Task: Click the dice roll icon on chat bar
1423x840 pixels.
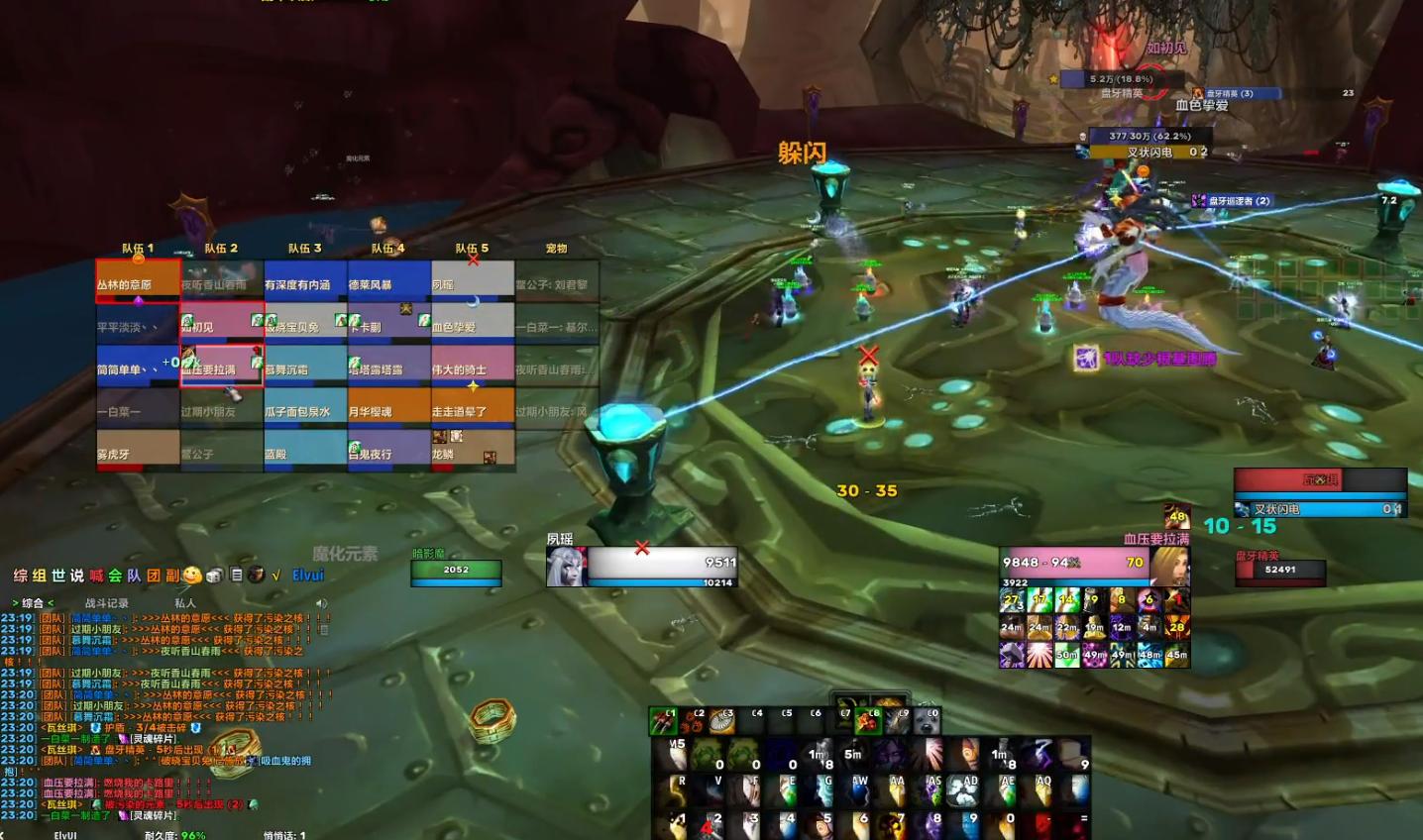Action: click(x=214, y=575)
